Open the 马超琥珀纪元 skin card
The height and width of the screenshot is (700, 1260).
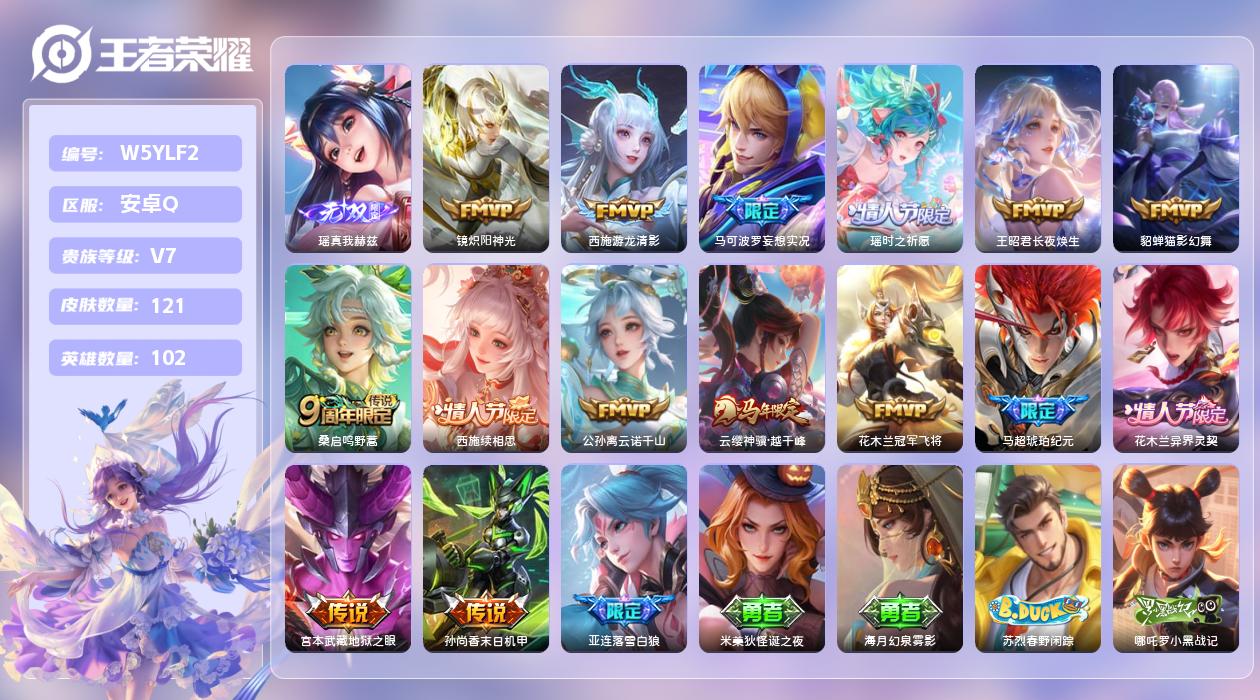(x=1038, y=358)
